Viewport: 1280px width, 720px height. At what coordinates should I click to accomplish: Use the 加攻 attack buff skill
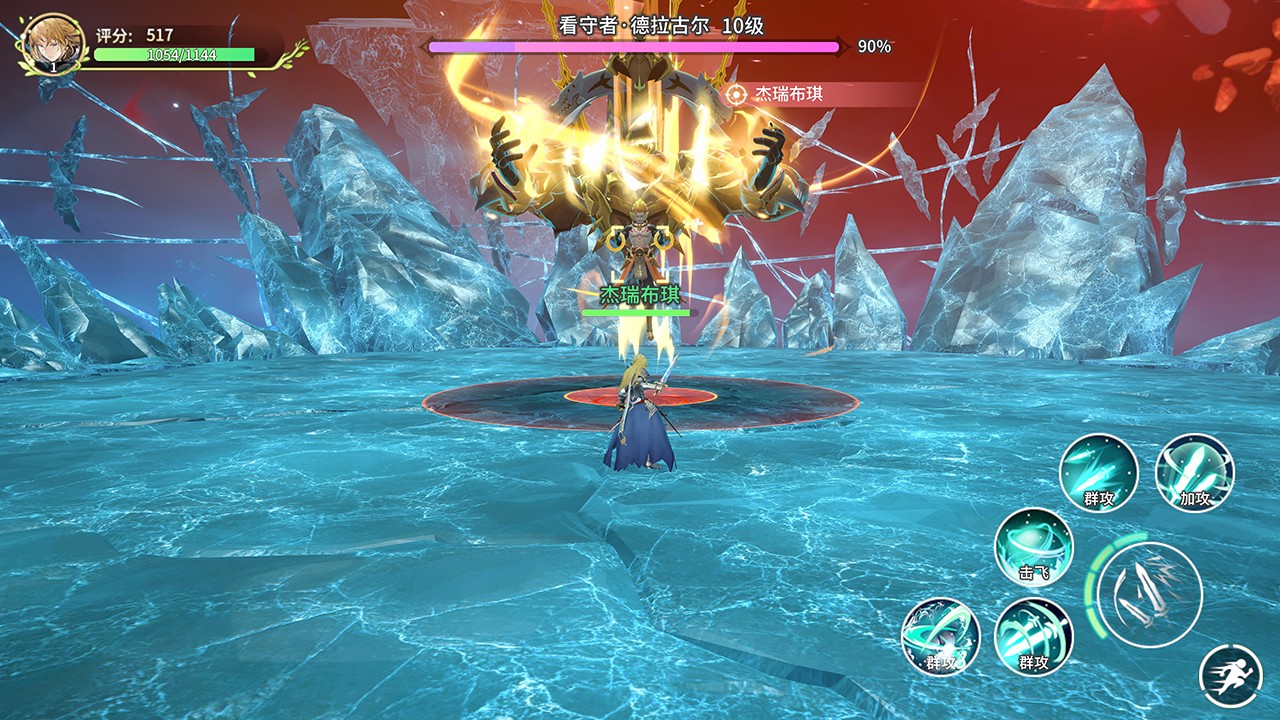pos(1194,472)
